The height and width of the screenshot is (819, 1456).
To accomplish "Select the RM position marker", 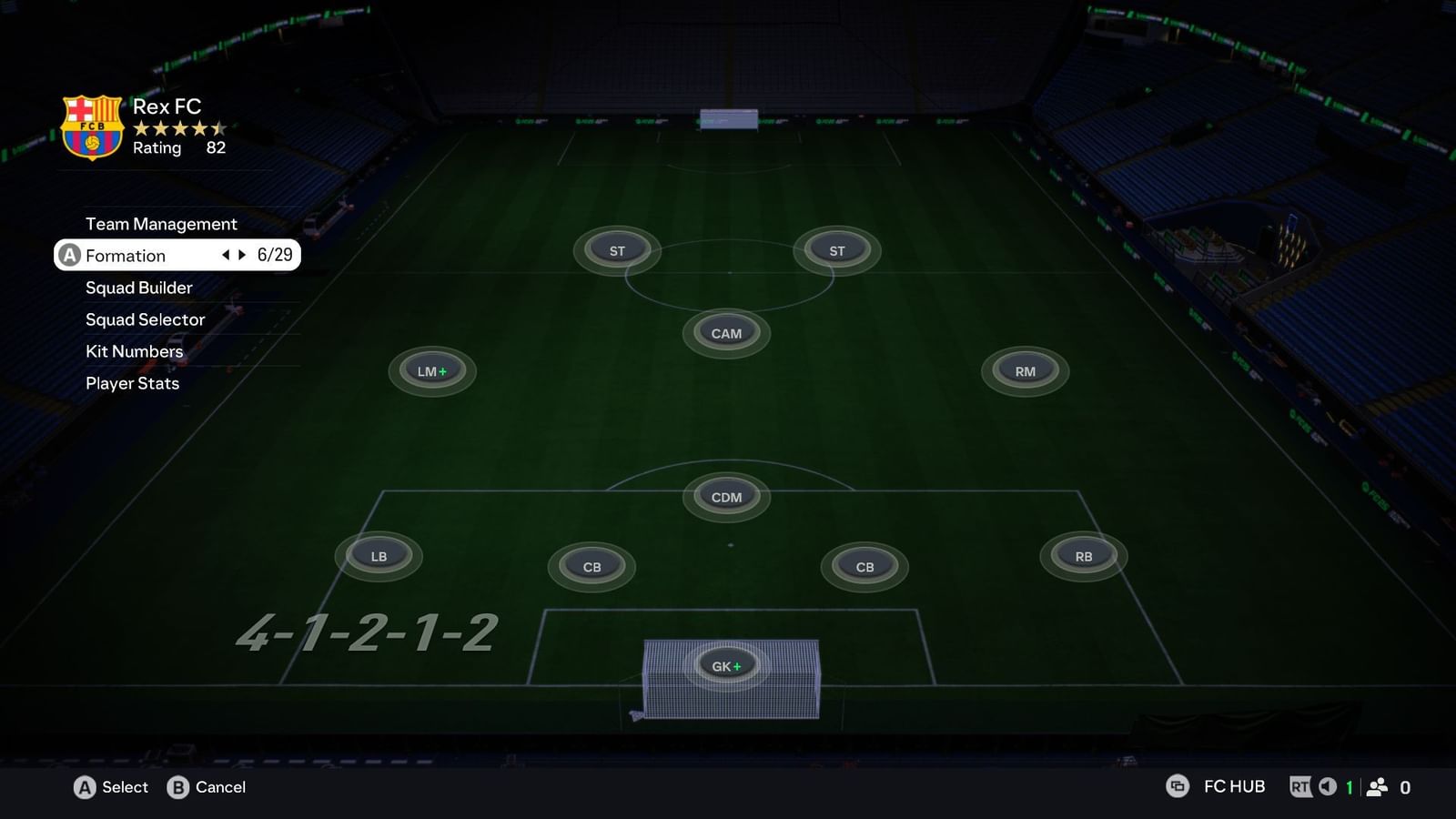I will pos(1024,370).
